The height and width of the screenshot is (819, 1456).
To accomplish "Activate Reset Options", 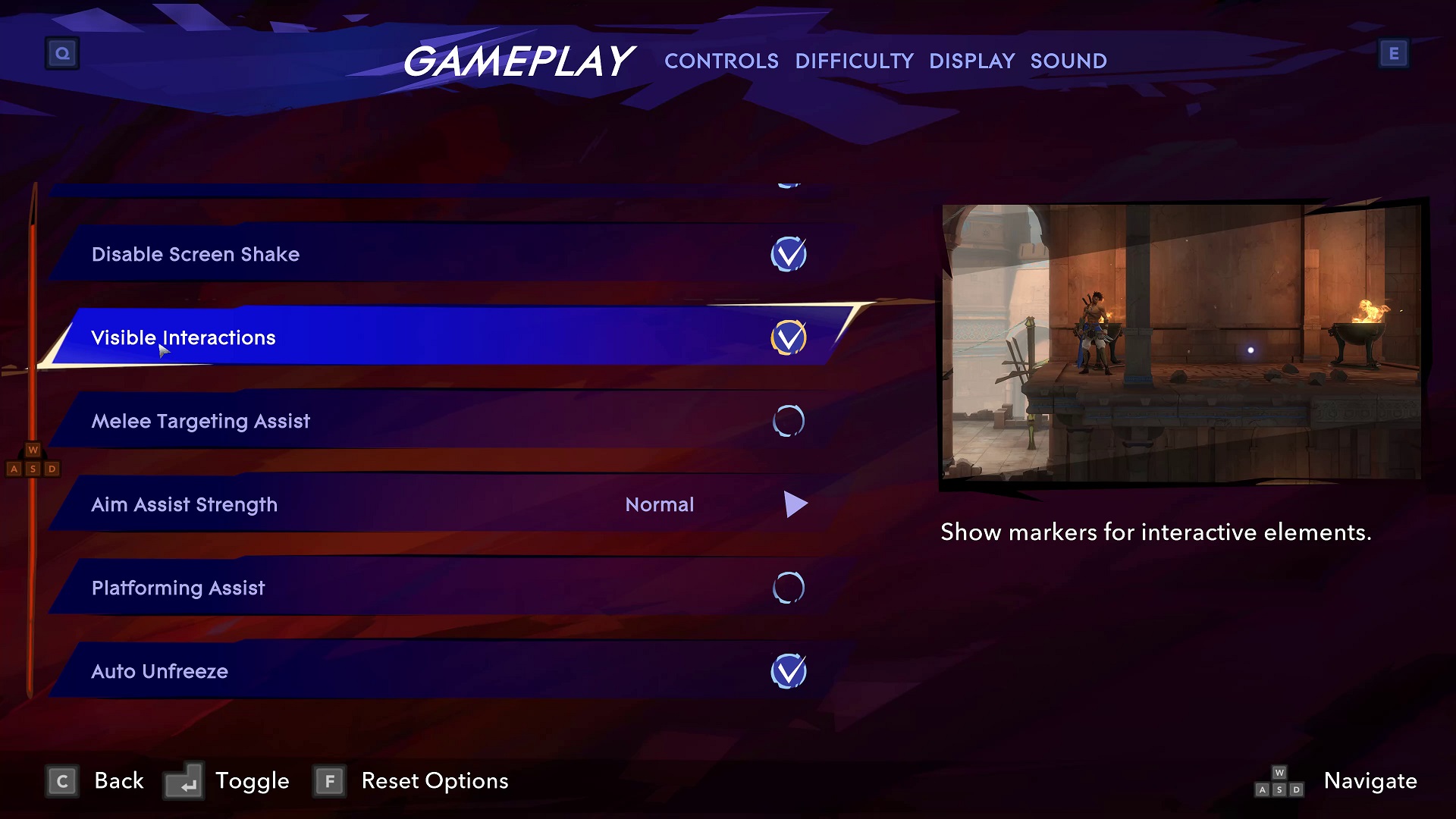I will (434, 780).
